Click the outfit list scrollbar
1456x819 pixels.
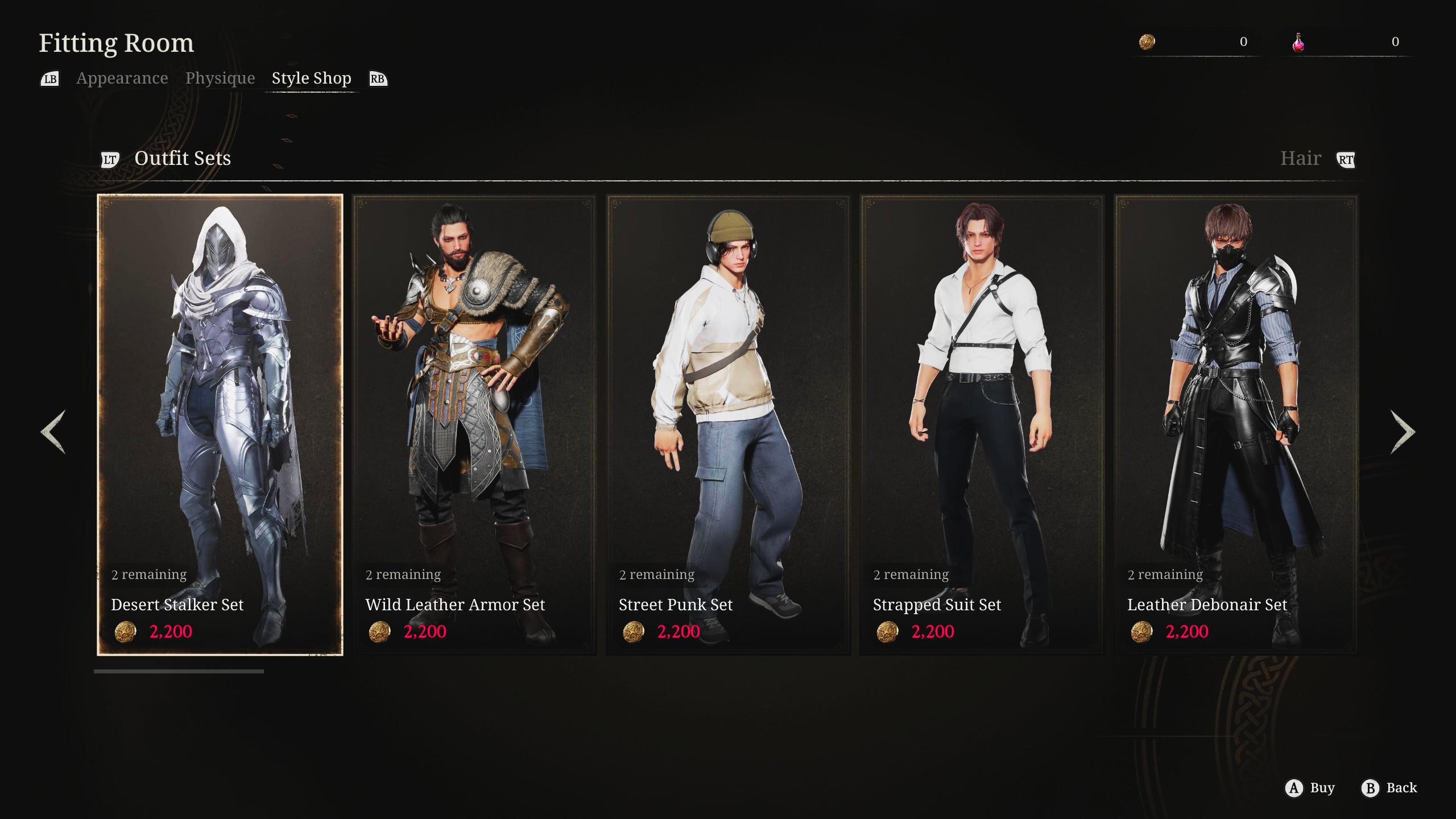coord(179,672)
